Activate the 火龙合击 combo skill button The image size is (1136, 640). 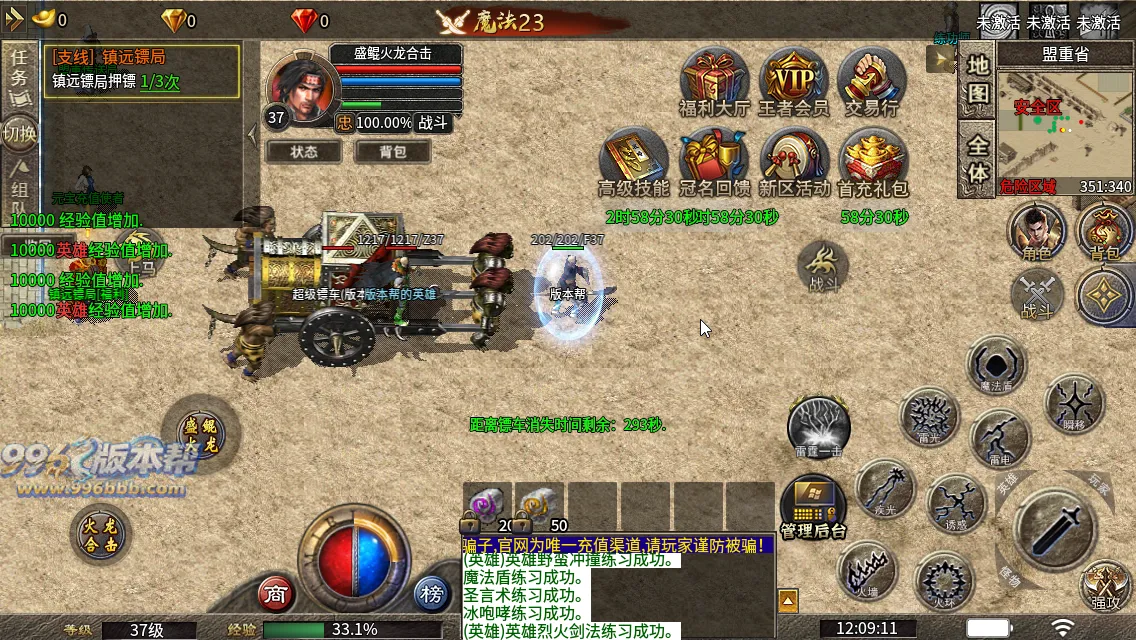pos(101,533)
